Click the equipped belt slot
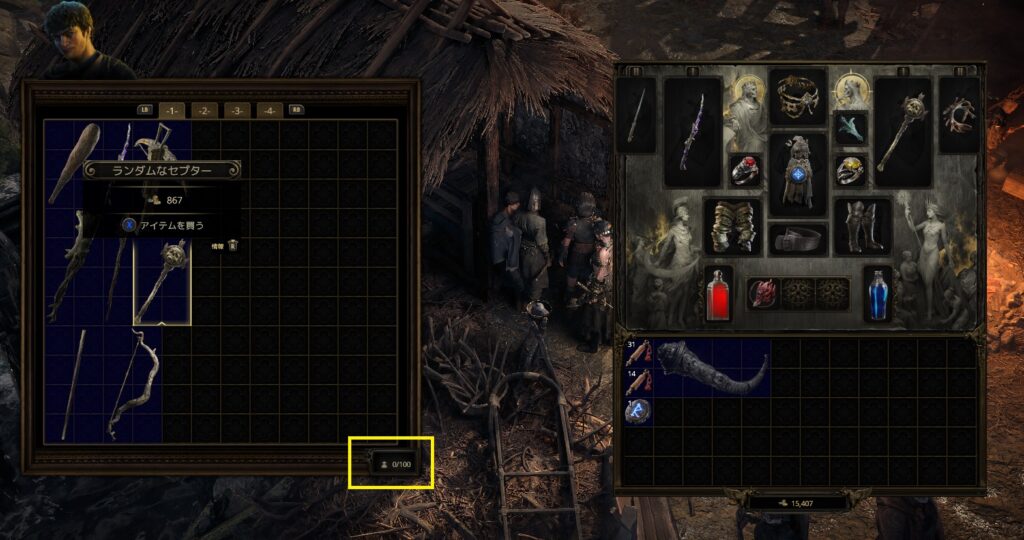This screenshot has width=1024, height=540. coord(797,240)
